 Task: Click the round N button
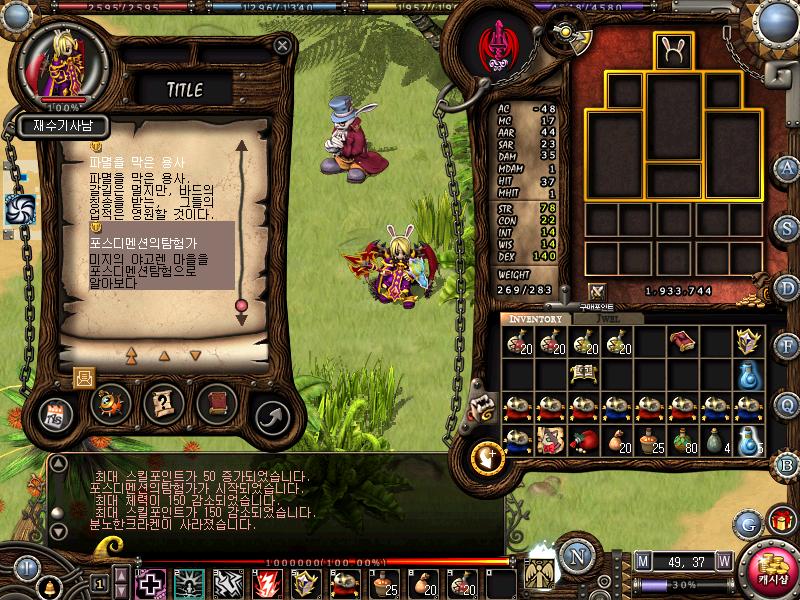click(x=574, y=556)
